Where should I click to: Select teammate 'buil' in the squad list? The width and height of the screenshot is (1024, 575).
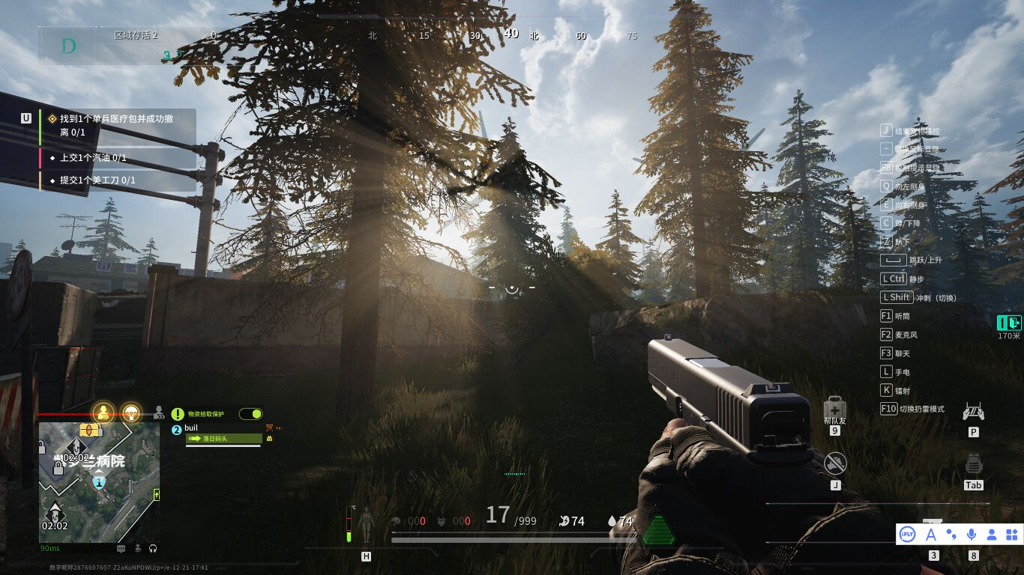click(x=192, y=428)
